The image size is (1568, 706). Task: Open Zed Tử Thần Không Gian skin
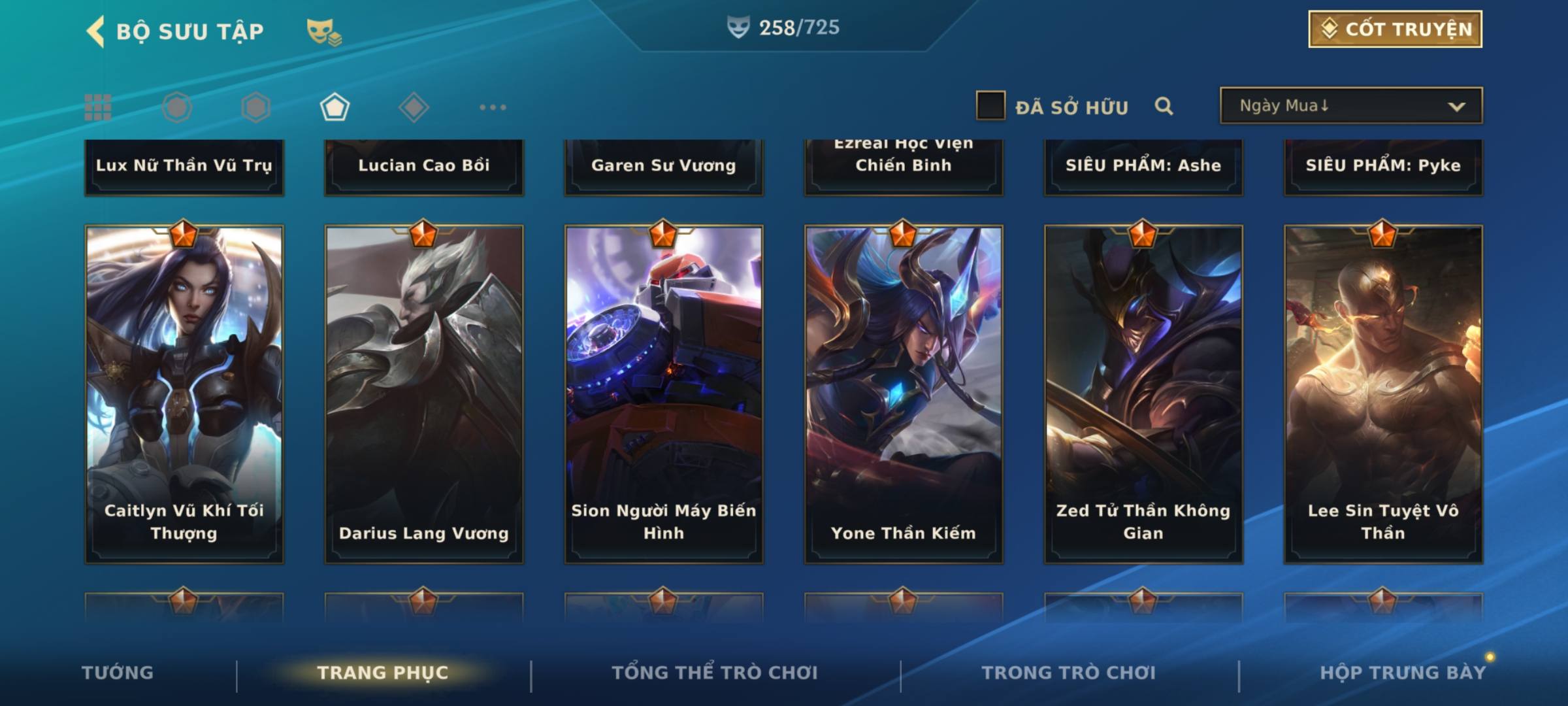pyautogui.click(x=1143, y=394)
